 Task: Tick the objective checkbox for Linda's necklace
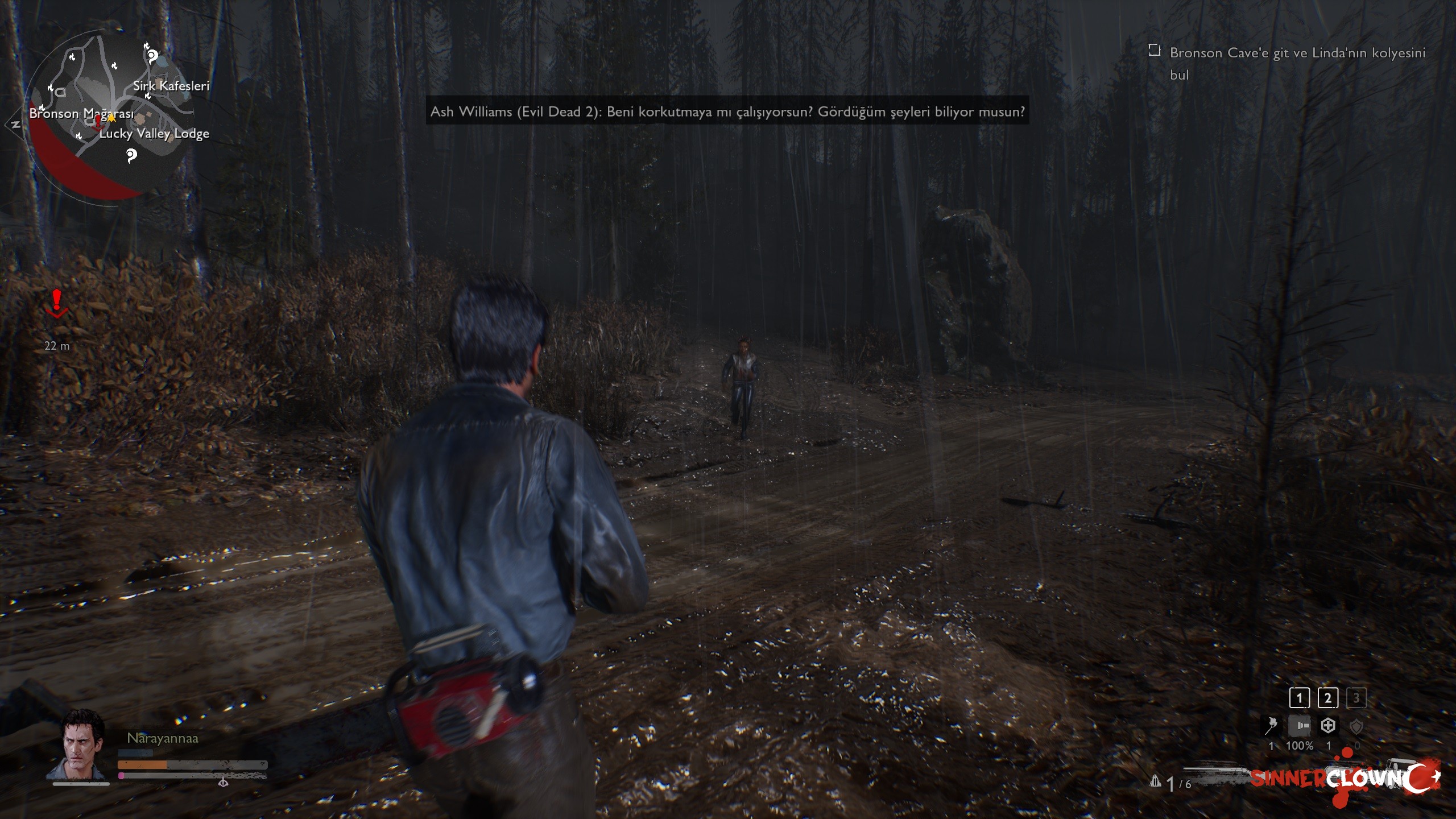point(1154,51)
